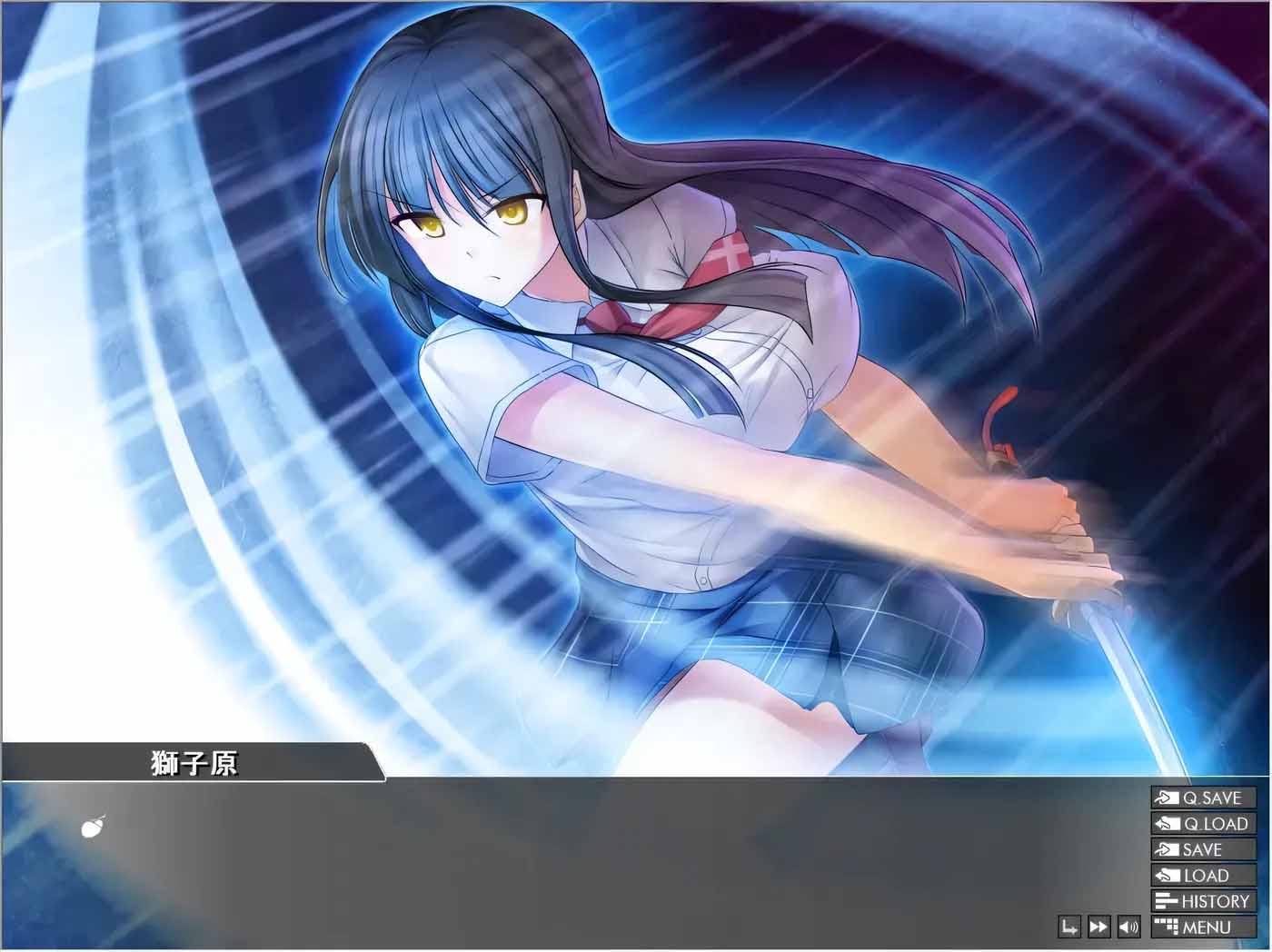Screen dimensions: 1272x952
Task: Click the MENU grid icon
Action: 1166,927
